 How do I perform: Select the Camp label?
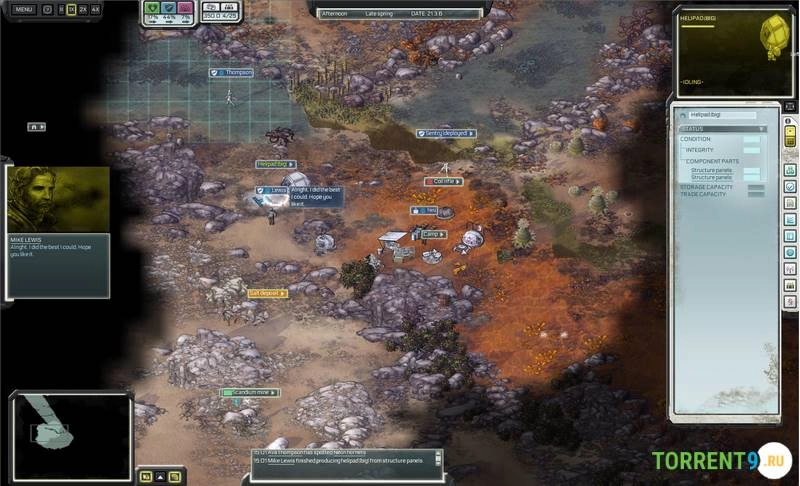[x=432, y=234]
